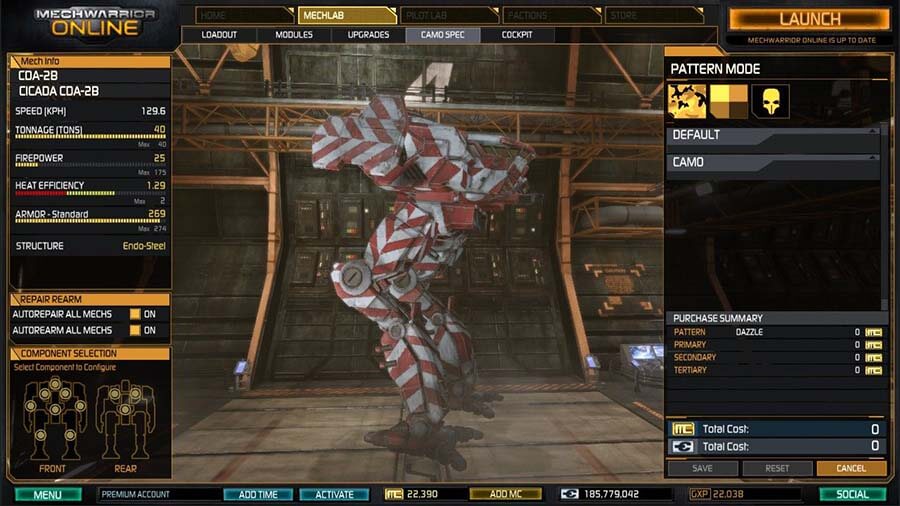
Task: Choose the skull pattern icon
Action: (x=771, y=100)
